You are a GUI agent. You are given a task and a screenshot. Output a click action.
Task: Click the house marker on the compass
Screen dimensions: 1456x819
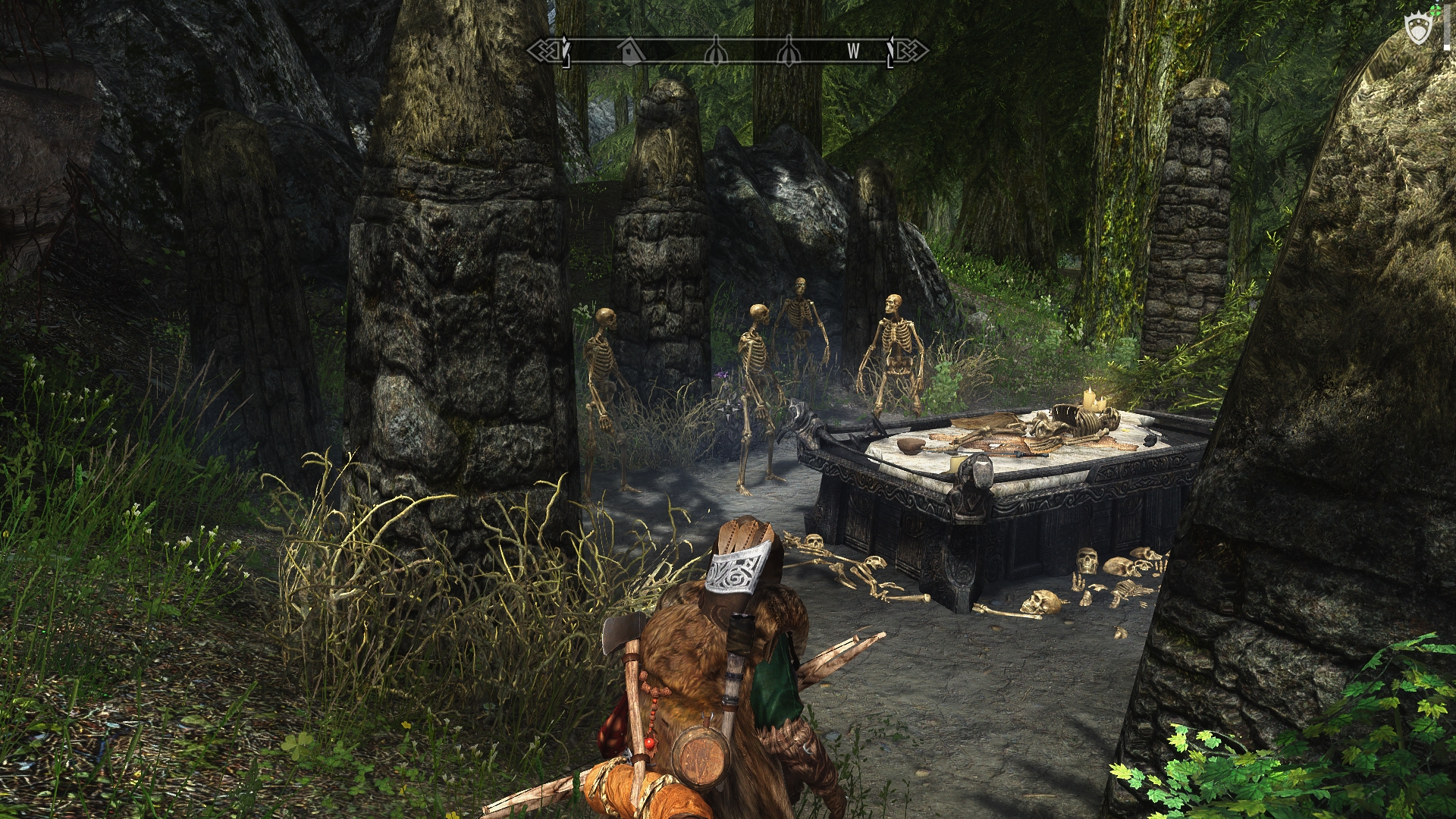coord(629,51)
